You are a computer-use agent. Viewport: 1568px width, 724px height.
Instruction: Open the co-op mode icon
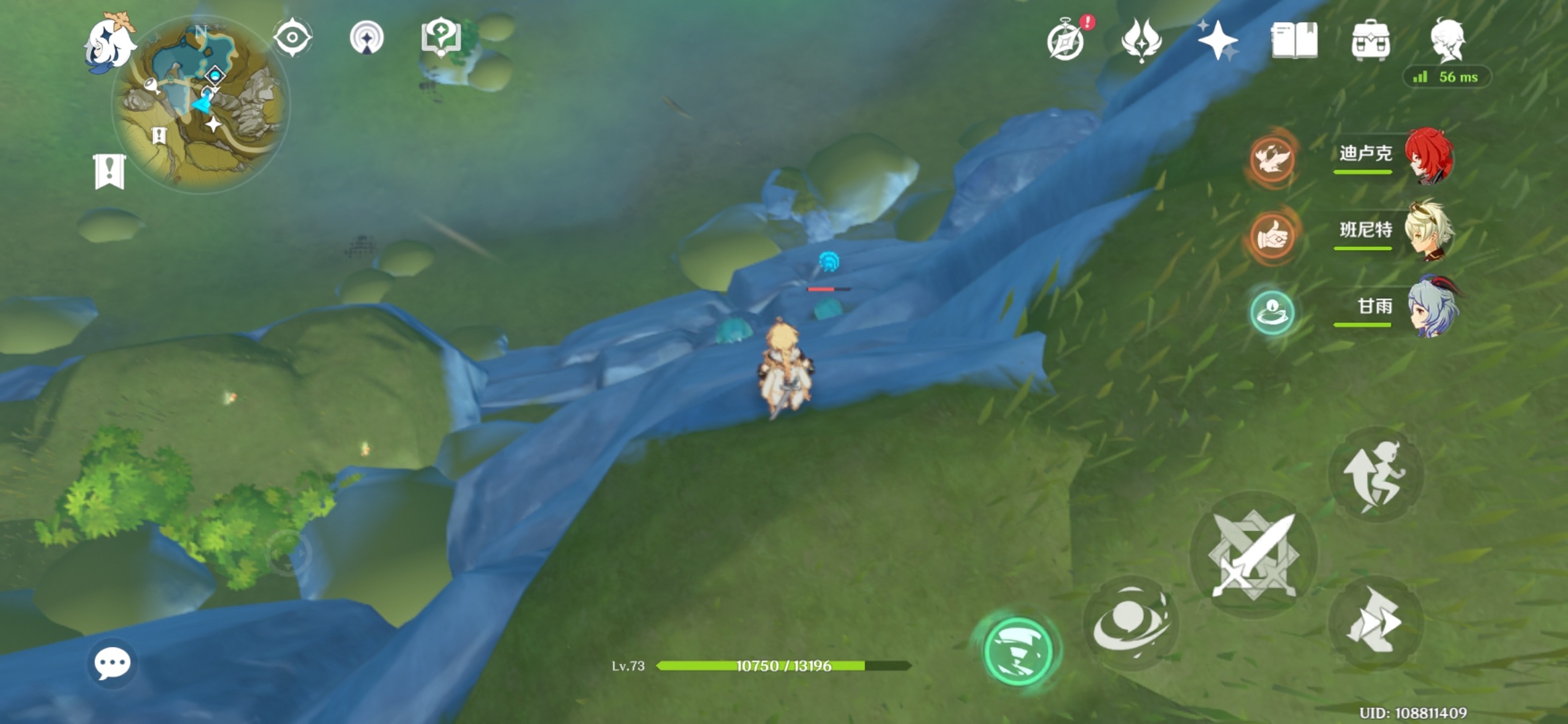point(367,38)
